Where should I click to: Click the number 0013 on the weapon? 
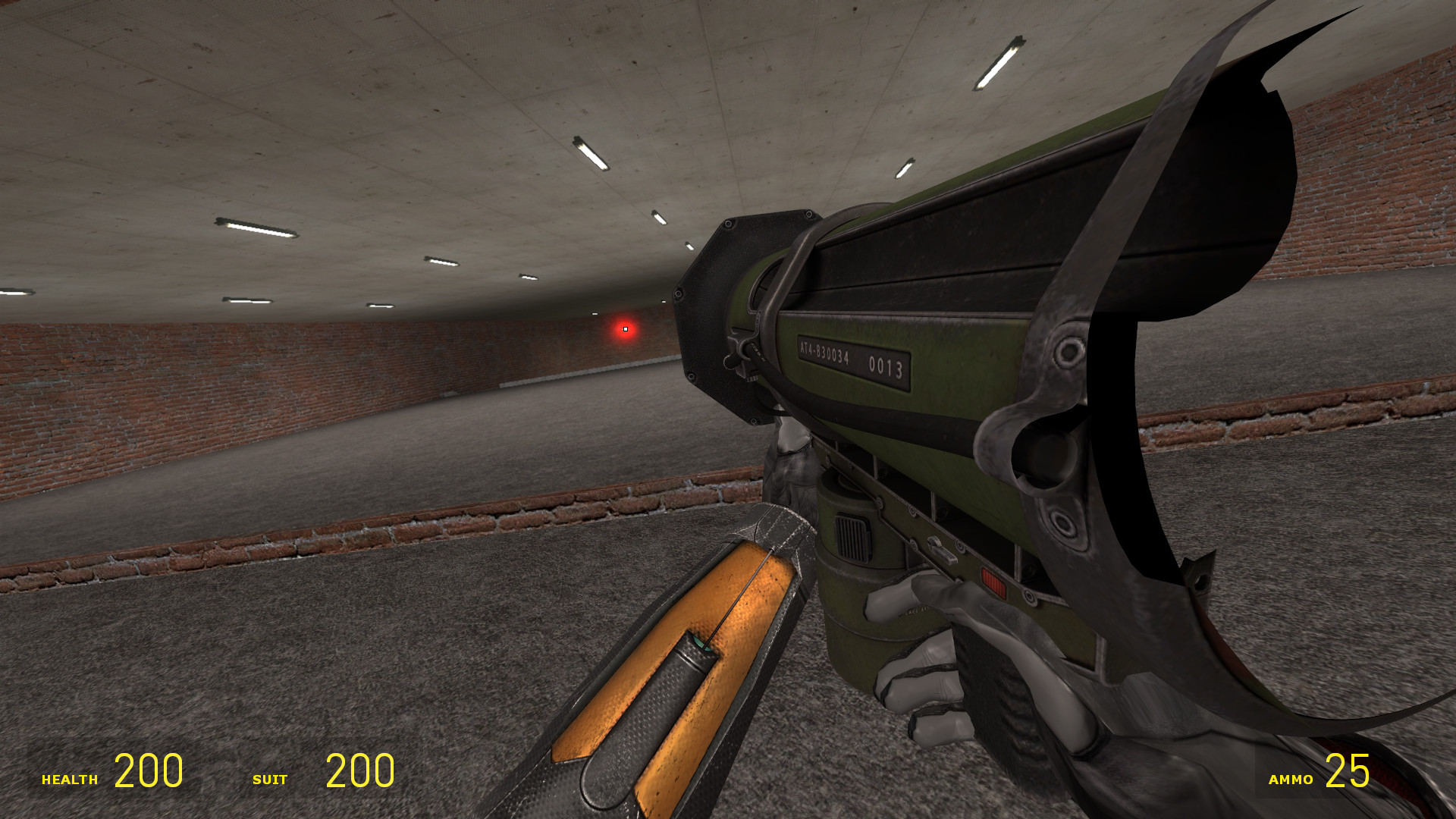tap(887, 364)
